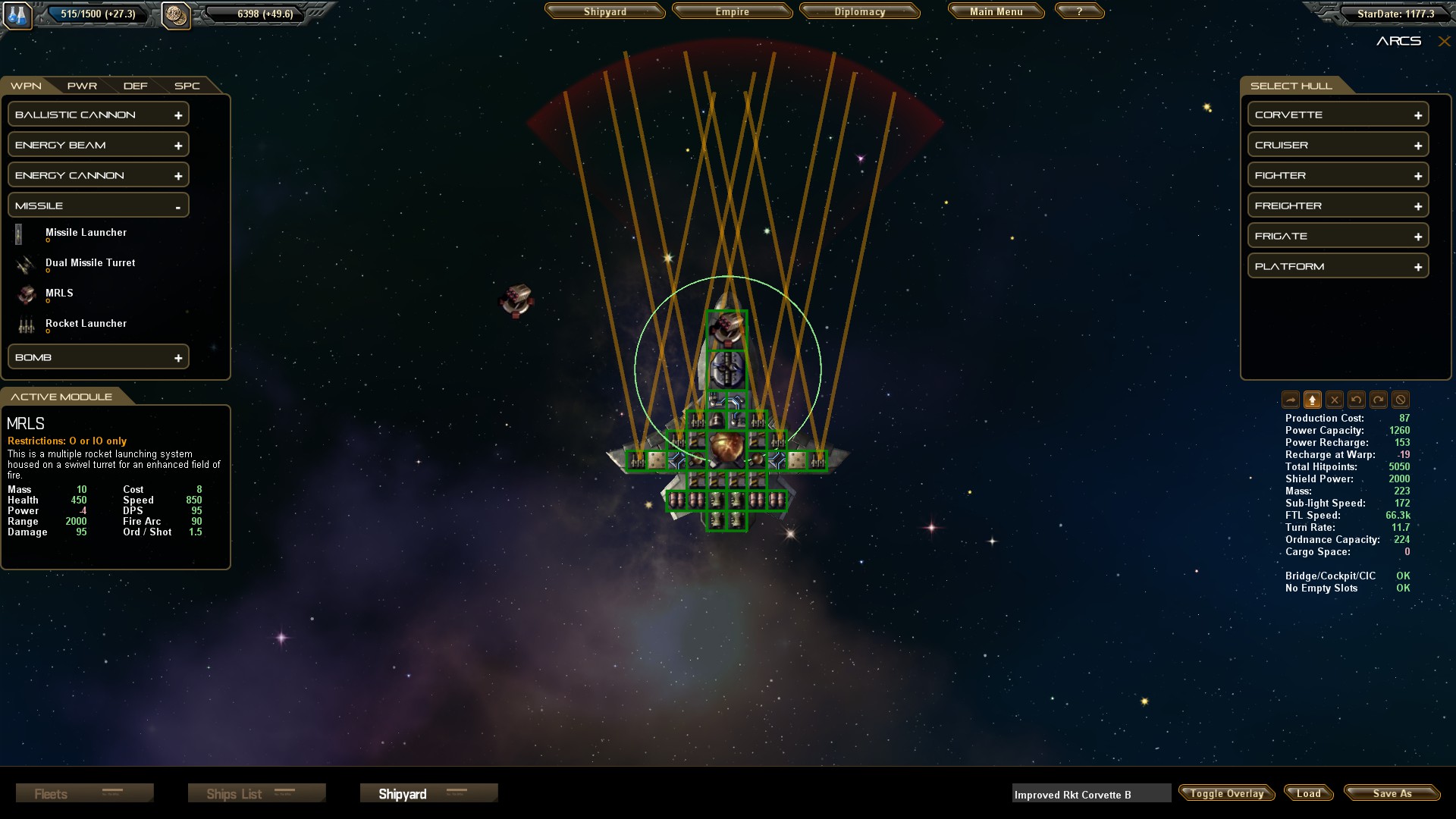Load a saved ship design
Image resolution: width=1456 pixels, height=819 pixels.
coord(1308,793)
